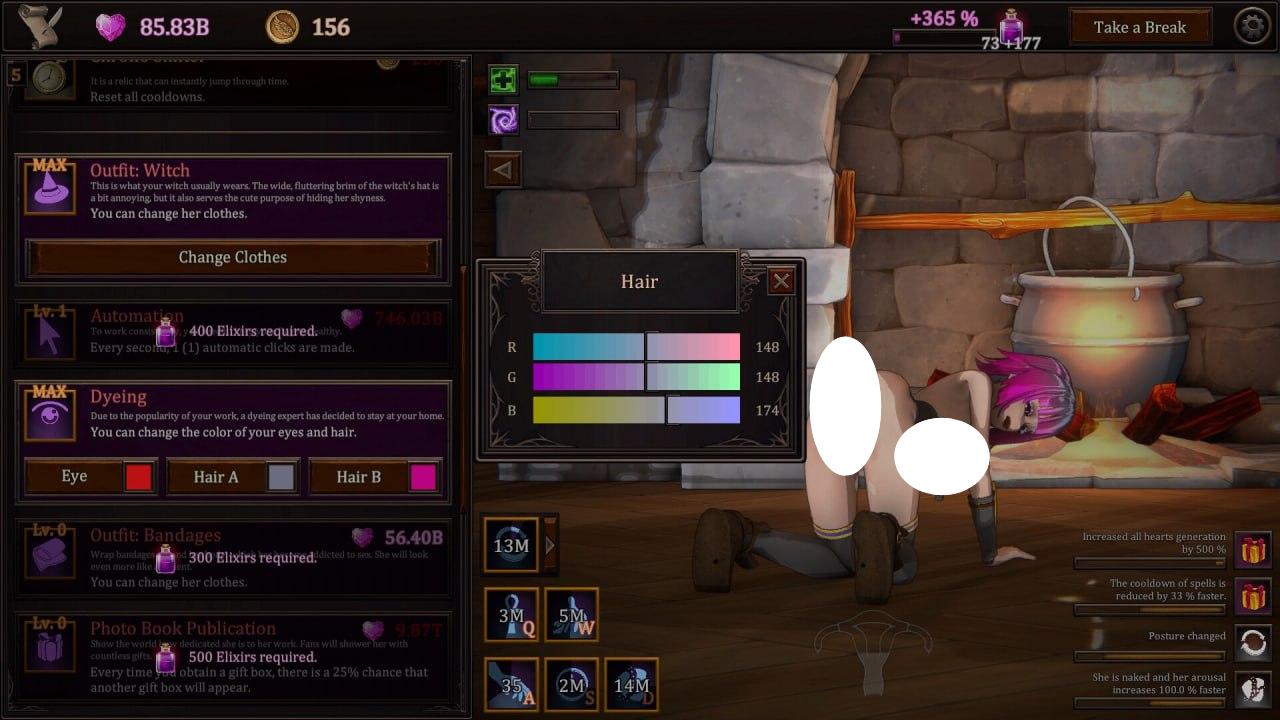Select the red Eye color swatch

[138, 476]
